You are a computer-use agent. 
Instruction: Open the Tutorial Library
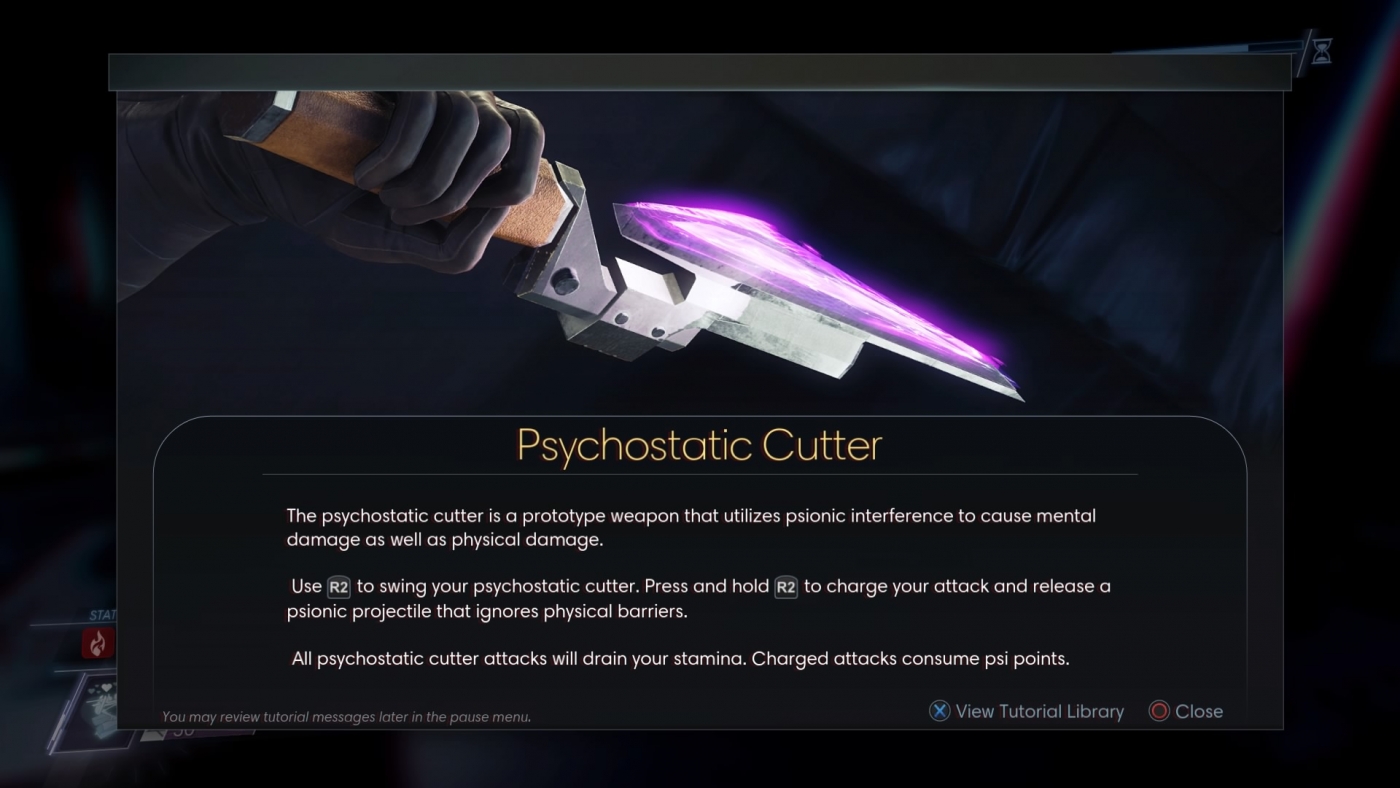1040,711
